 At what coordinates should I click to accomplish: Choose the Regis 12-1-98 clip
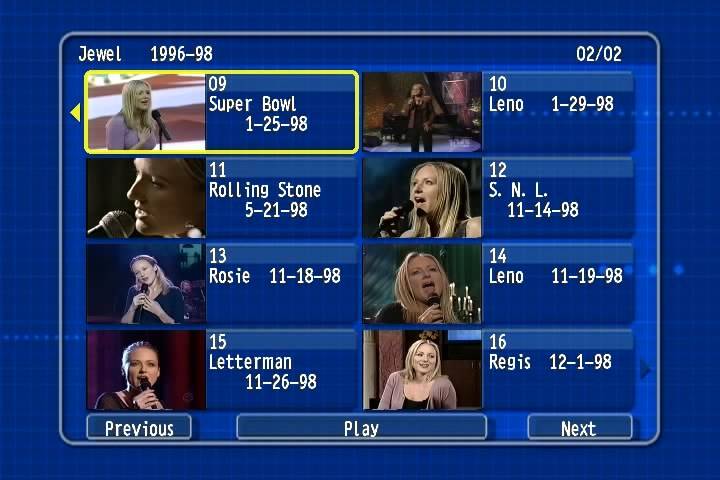click(497, 370)
